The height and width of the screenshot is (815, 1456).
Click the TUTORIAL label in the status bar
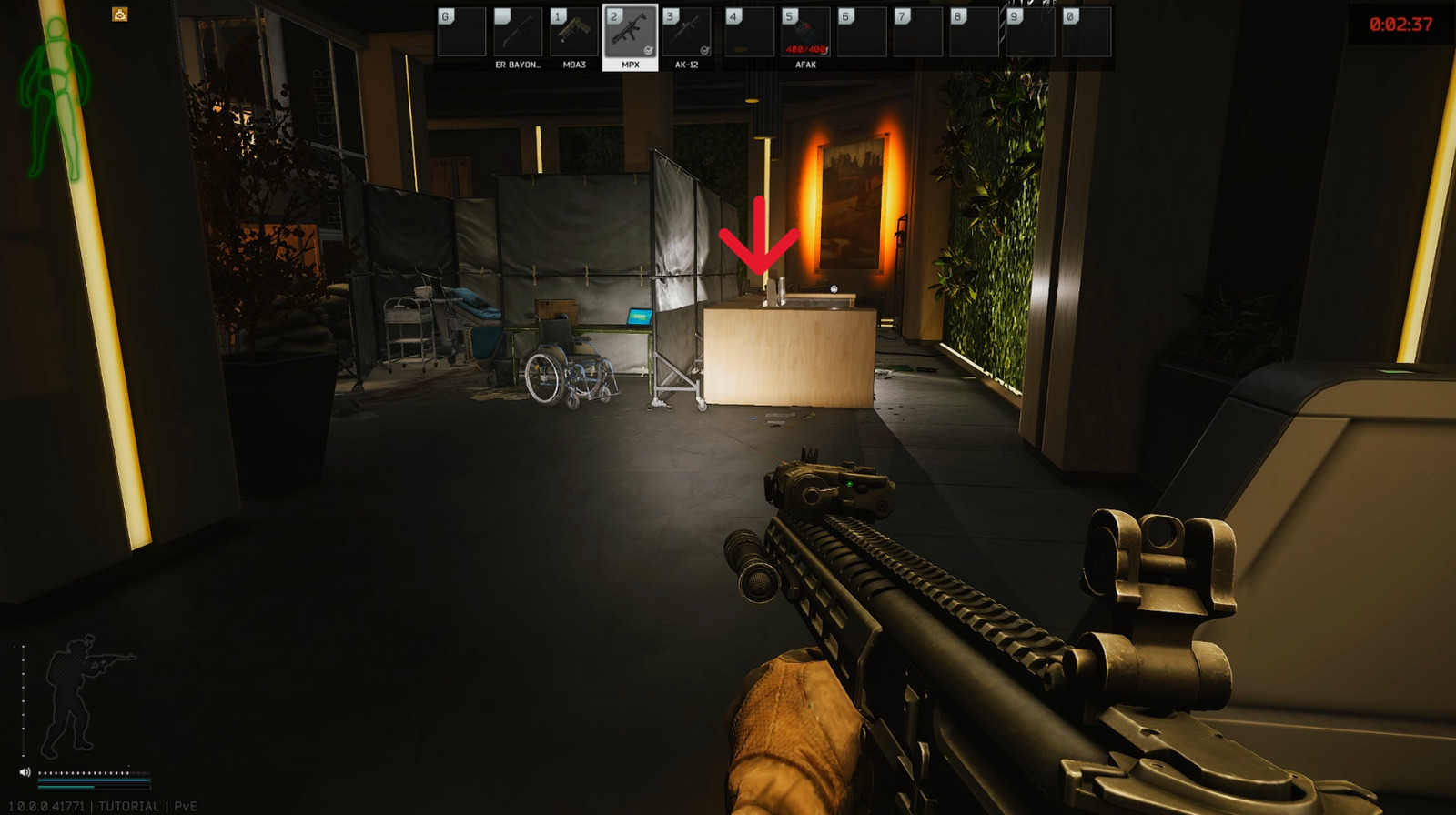(x=133, y=804)
